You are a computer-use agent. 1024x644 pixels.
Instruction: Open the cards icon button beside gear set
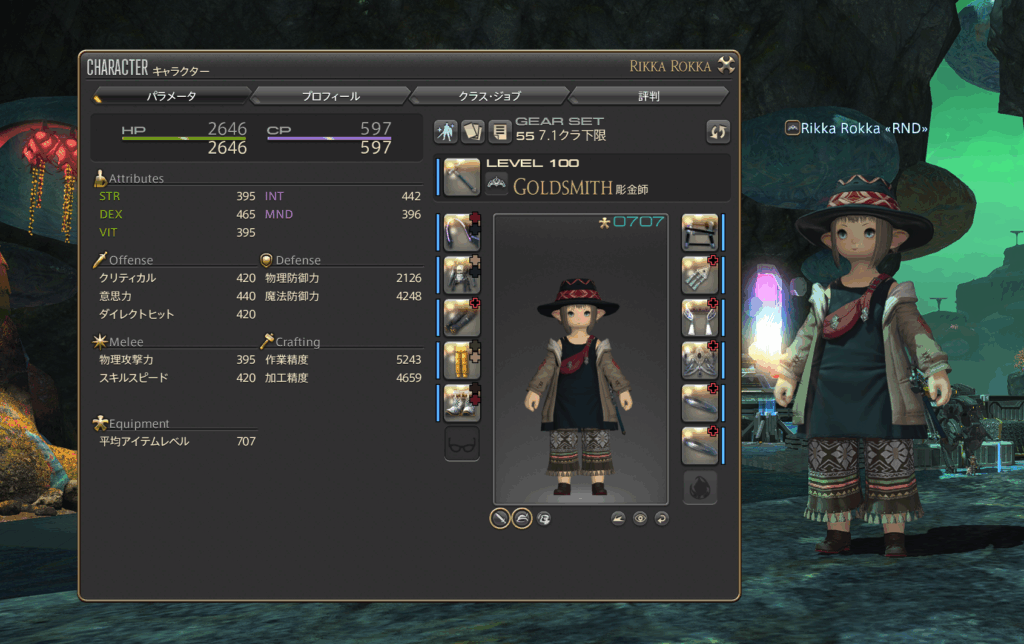[472, 131]
